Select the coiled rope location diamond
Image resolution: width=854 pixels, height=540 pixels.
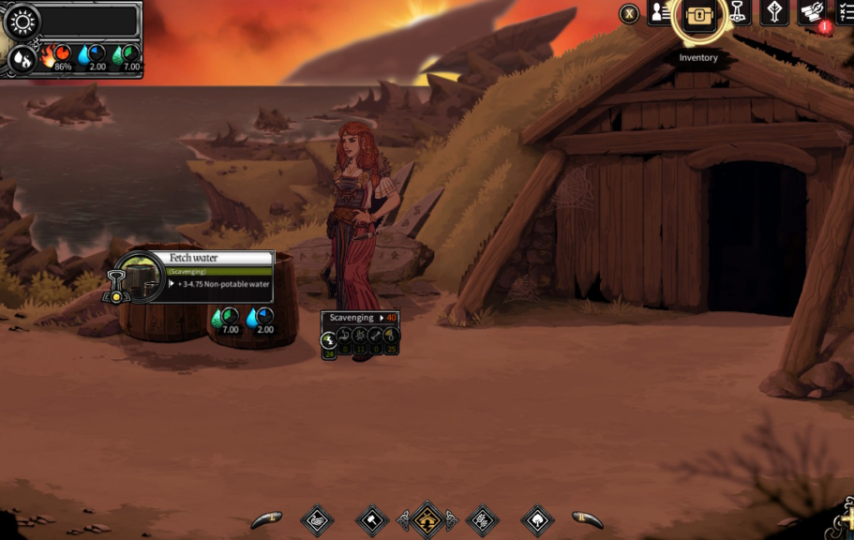pos(317,520)
